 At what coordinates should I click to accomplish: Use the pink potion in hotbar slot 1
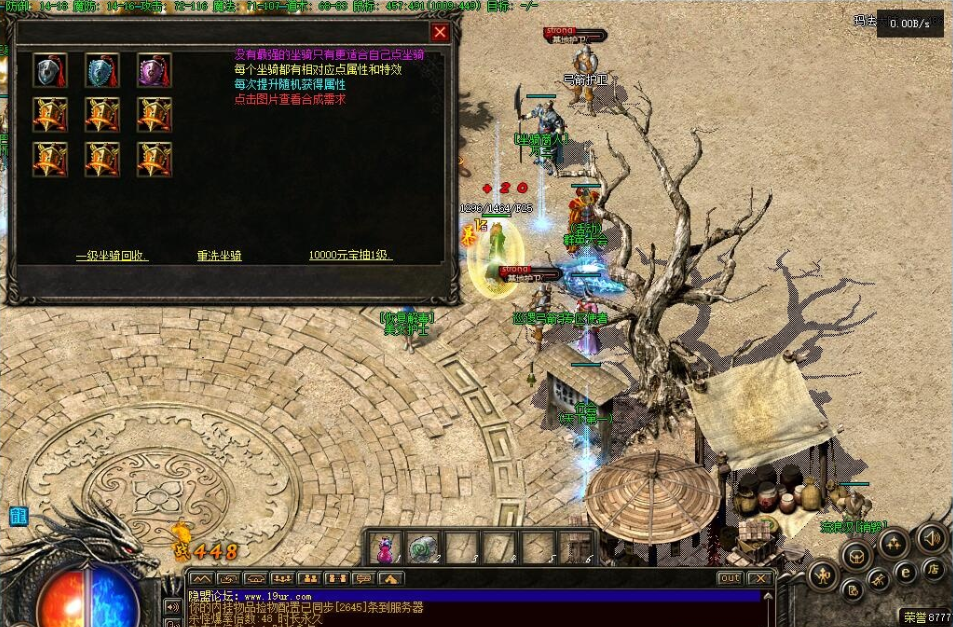pyautogui.click(x=384, y=547)
